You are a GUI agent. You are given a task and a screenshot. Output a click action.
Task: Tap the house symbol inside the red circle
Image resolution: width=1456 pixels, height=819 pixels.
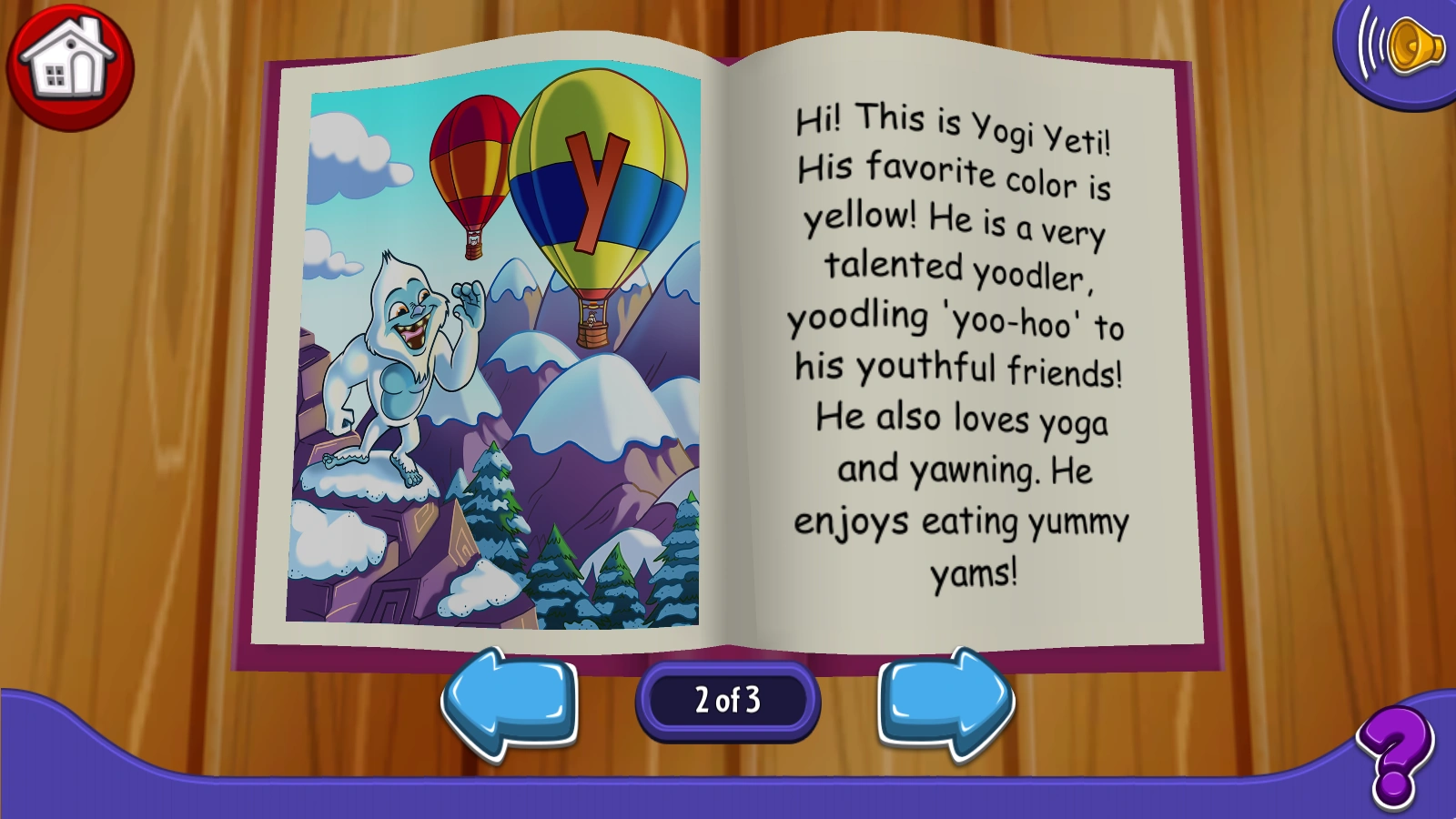[x=73, y=68]
